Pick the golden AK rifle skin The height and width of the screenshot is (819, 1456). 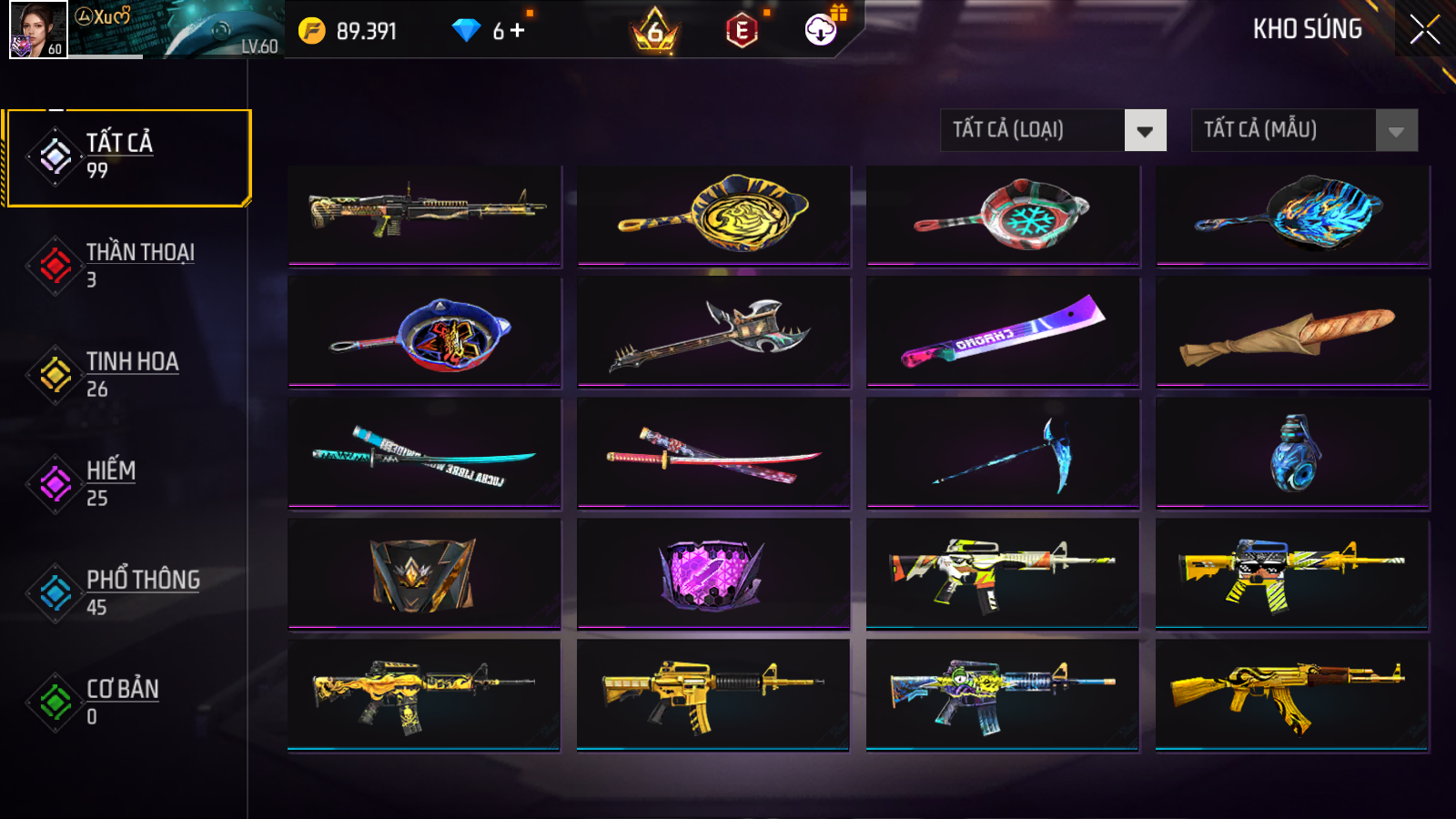(1292, 694)
